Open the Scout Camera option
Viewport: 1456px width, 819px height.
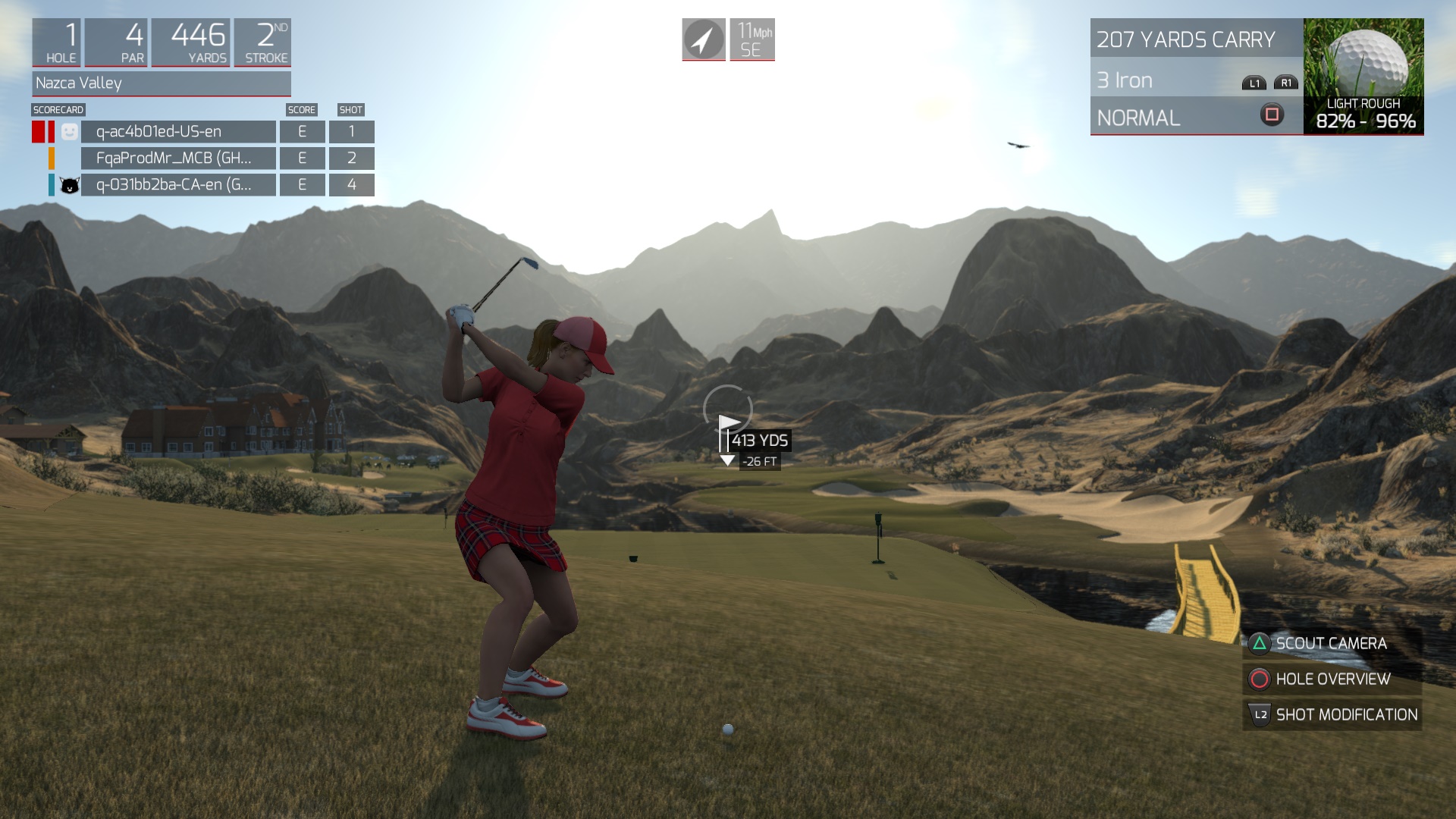[1332, 644]
